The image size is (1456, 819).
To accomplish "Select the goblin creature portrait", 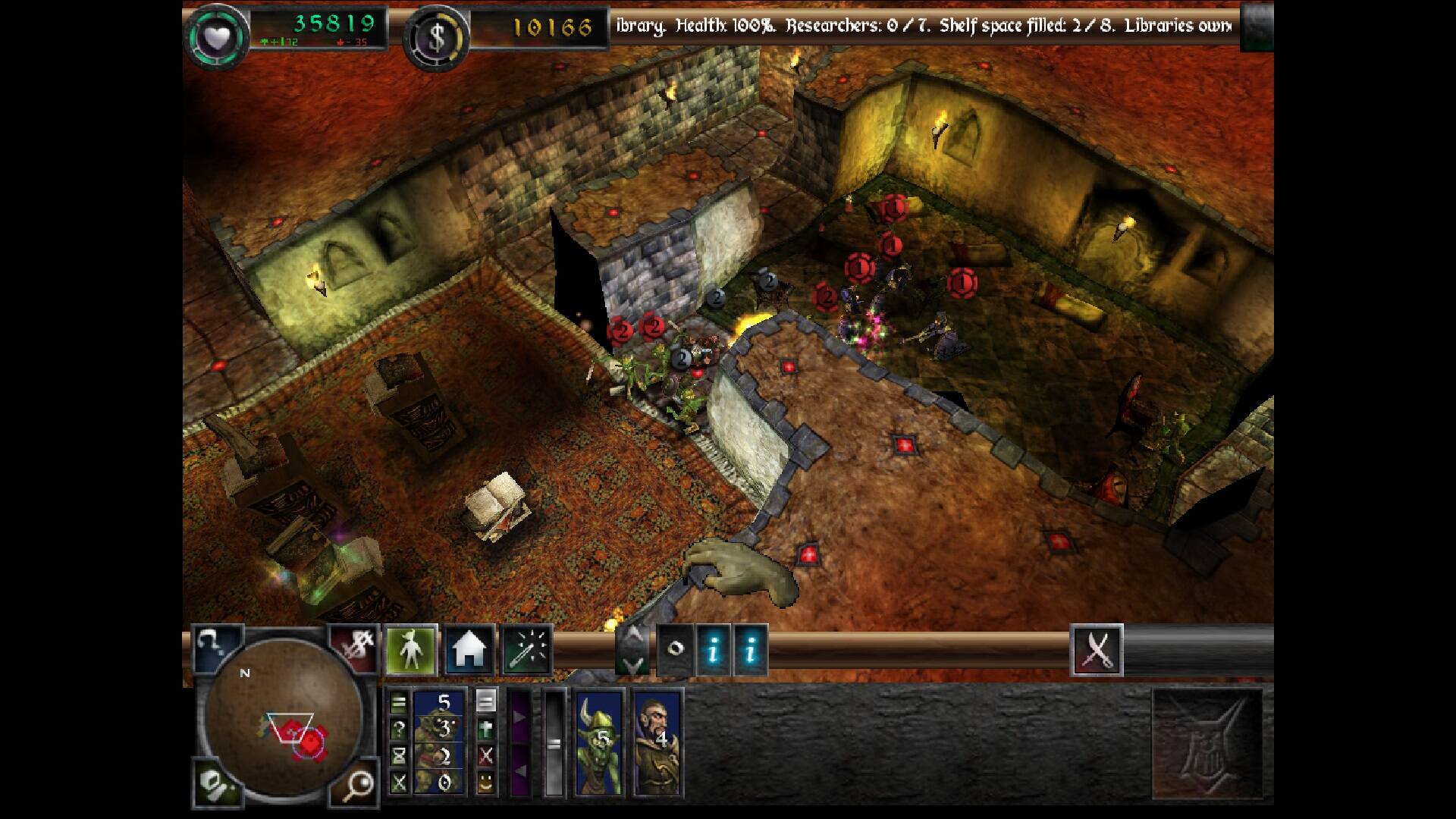I will pos(599,741).
